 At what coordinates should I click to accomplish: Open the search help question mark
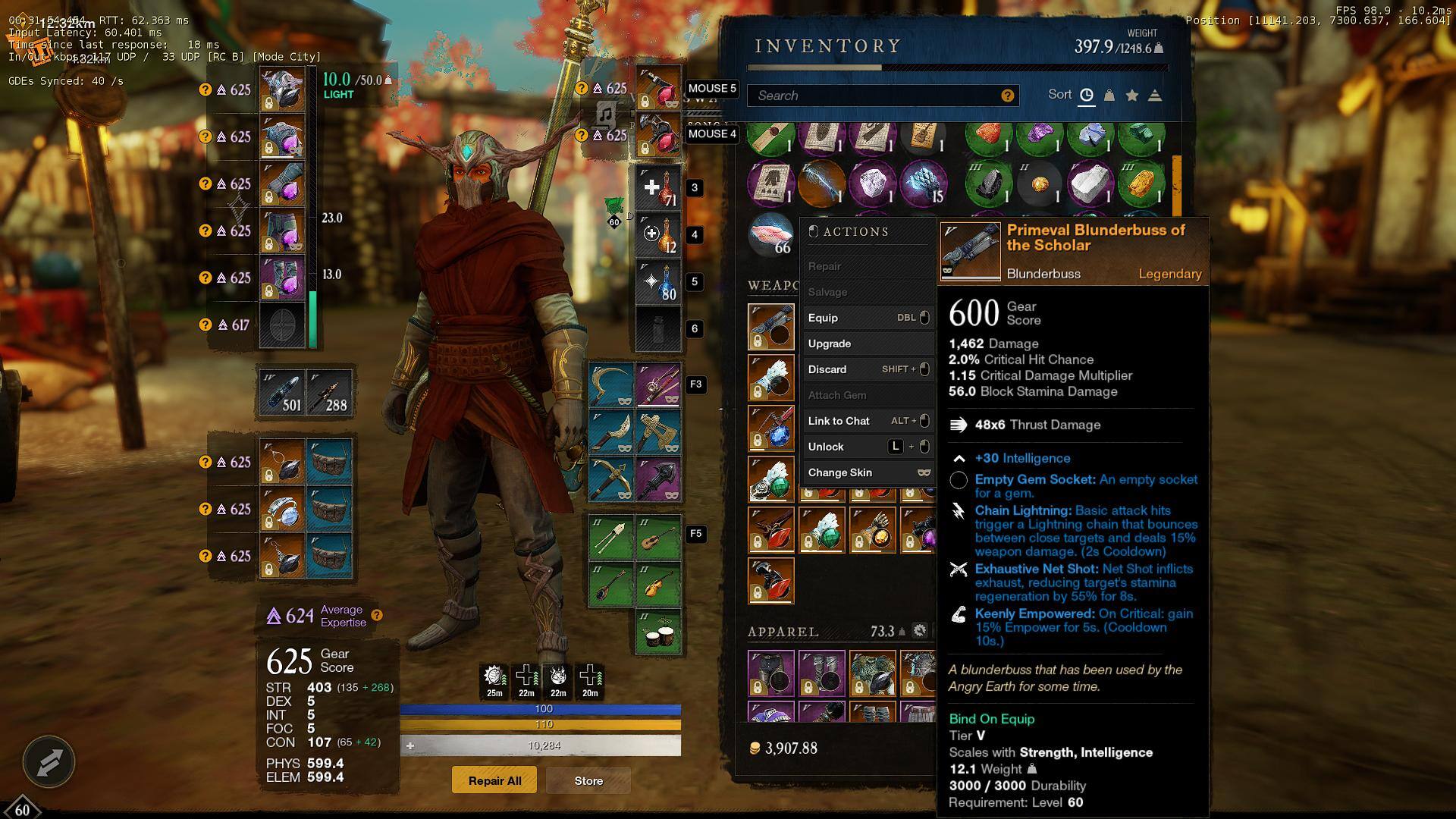point(1007,96)
